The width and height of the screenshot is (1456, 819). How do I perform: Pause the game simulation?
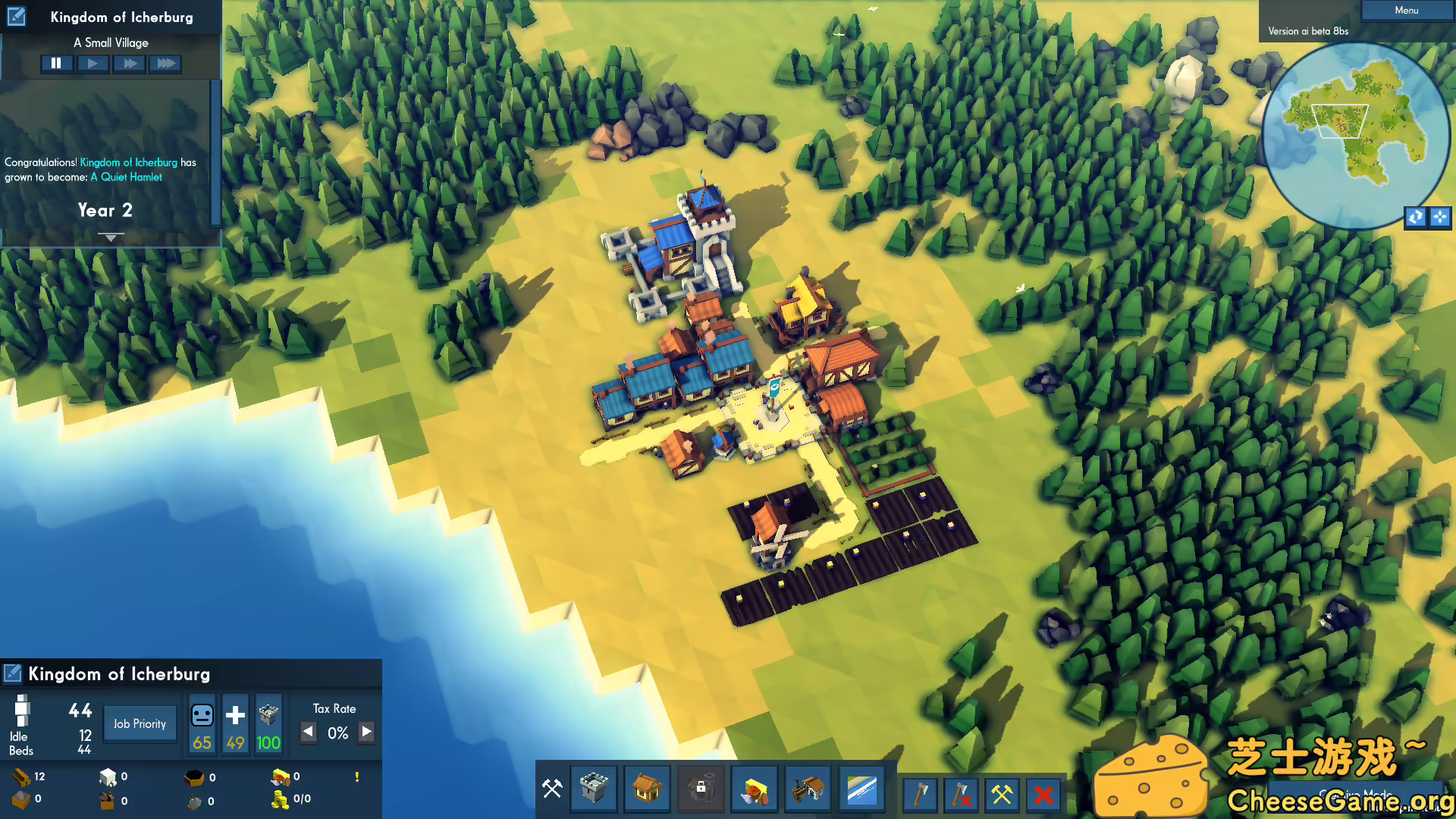click(x=57, y=63)
